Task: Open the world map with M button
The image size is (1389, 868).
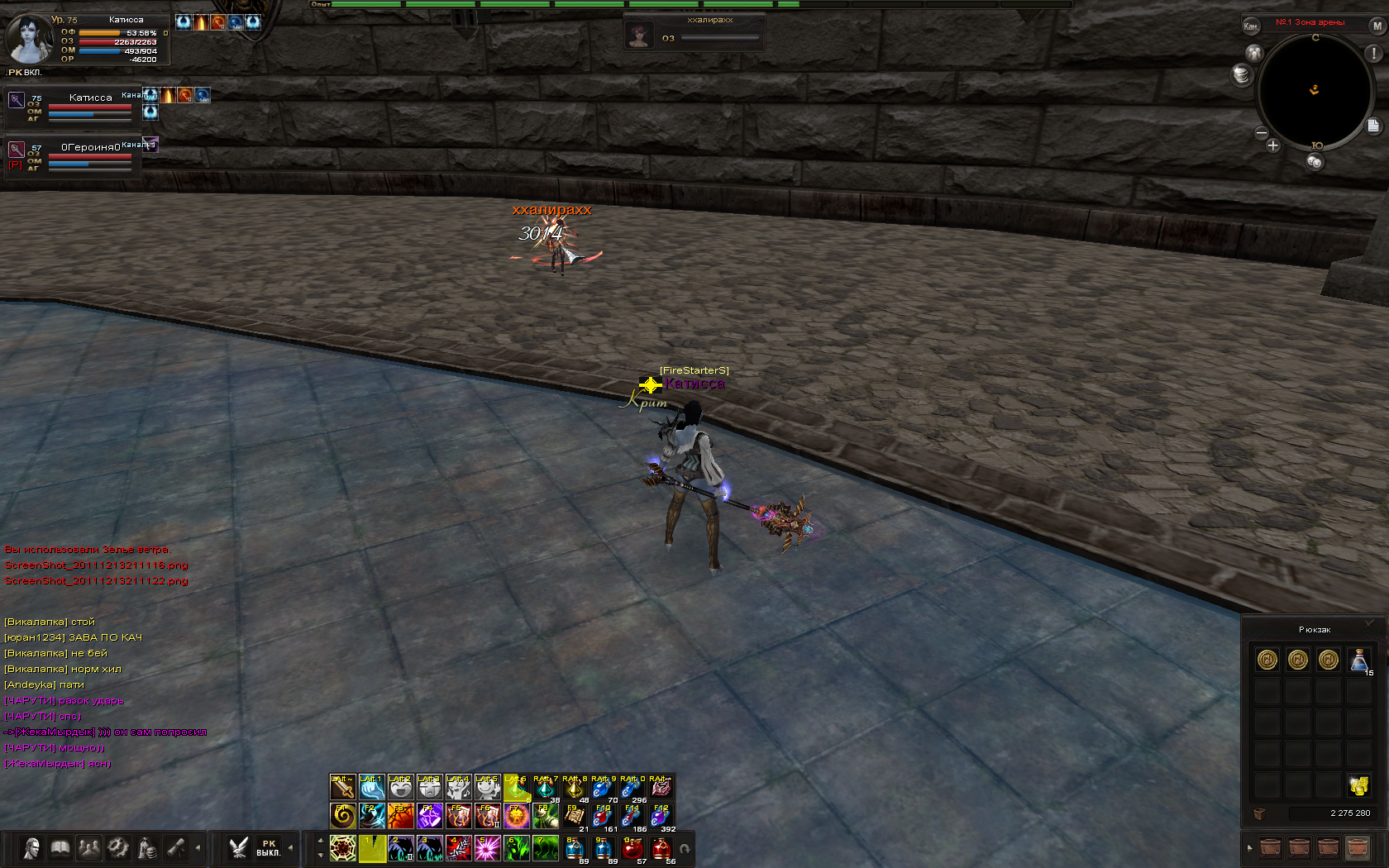Action: [x=1377, y=26]
